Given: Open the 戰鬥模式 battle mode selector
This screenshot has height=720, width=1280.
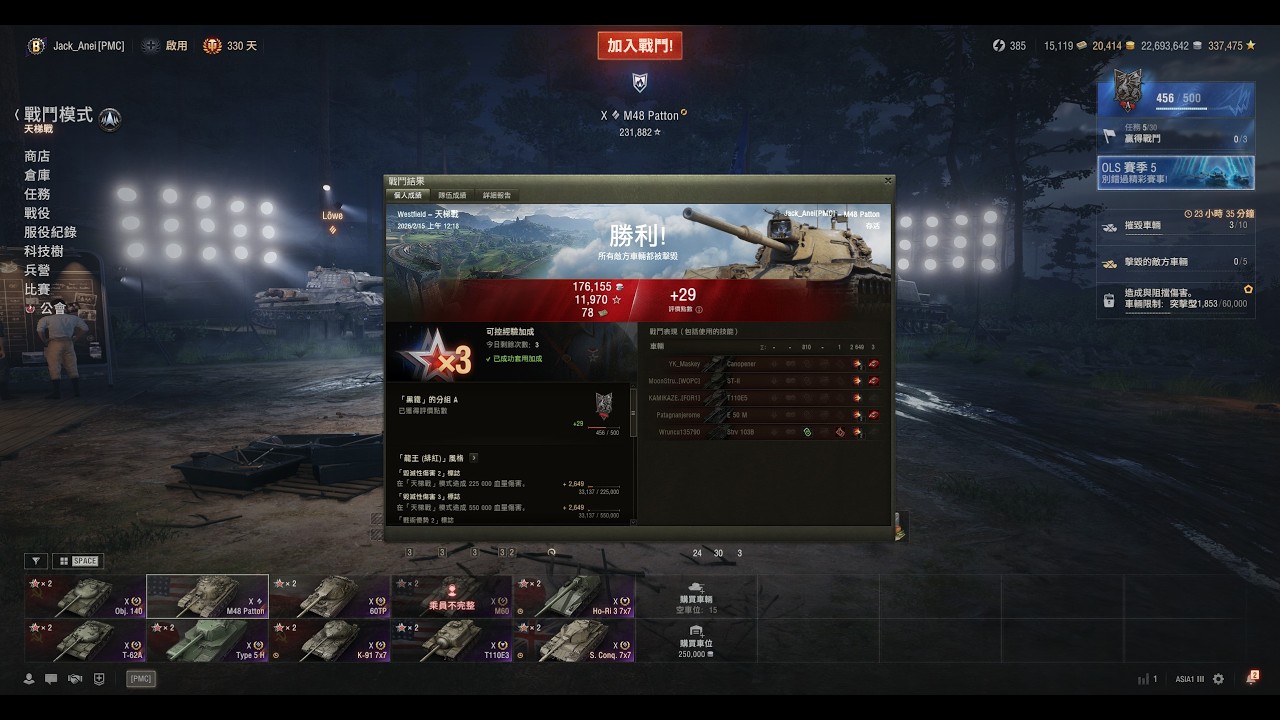Looking at the screenshot, I should (x=59, y=116).
